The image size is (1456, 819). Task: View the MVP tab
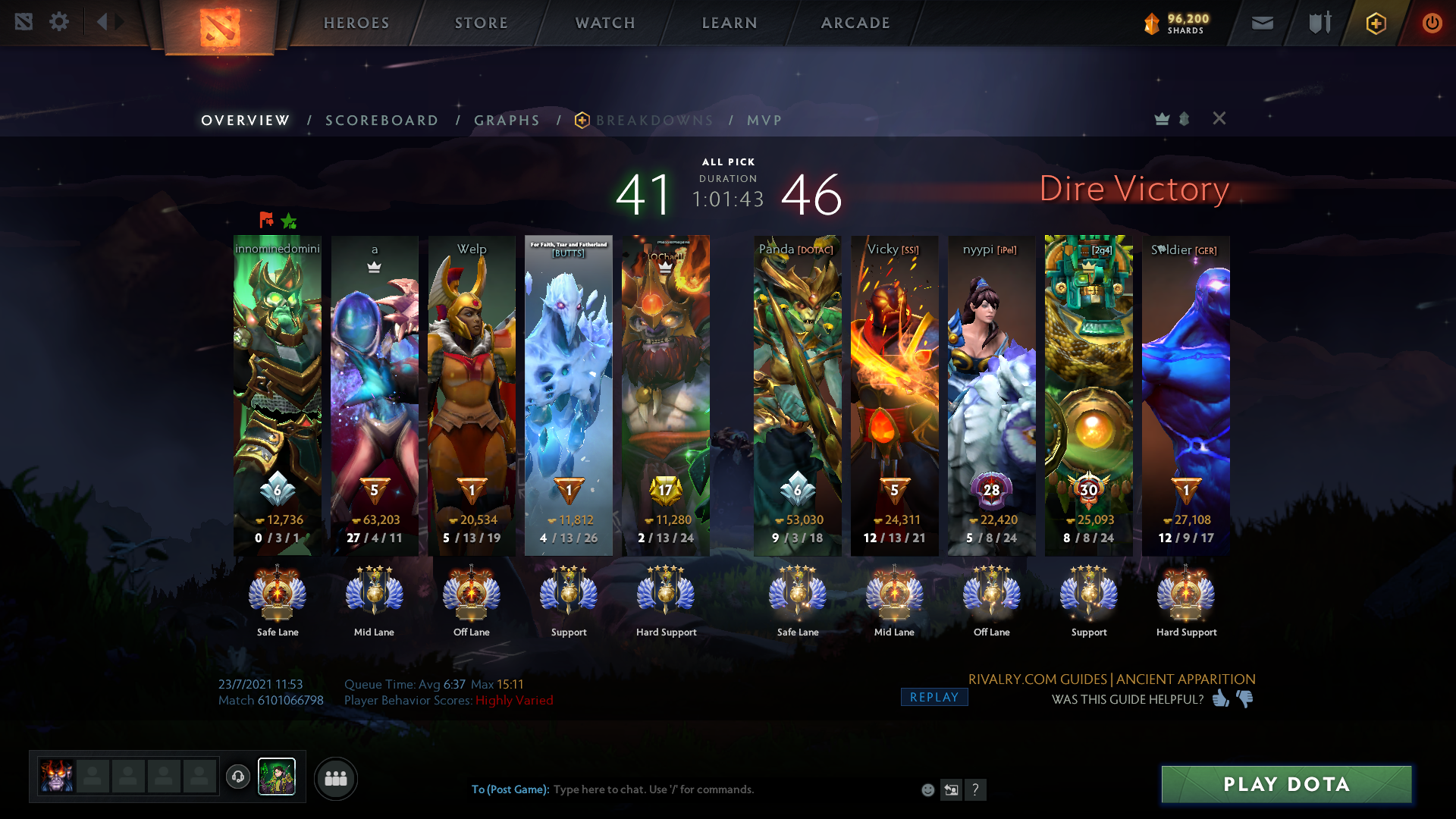pos(764,121)
